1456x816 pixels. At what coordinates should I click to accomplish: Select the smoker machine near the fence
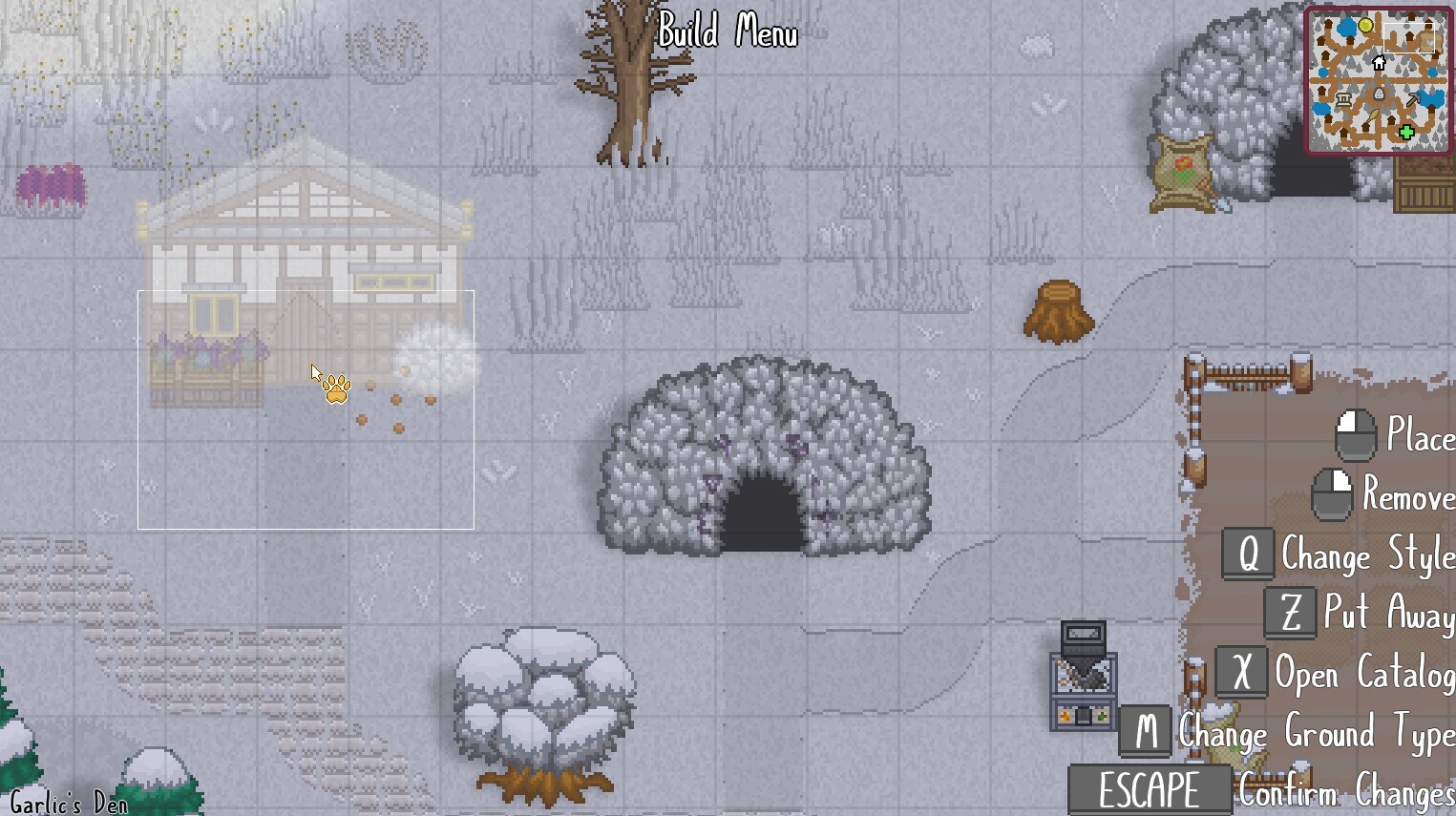(x=1085, y=671)
